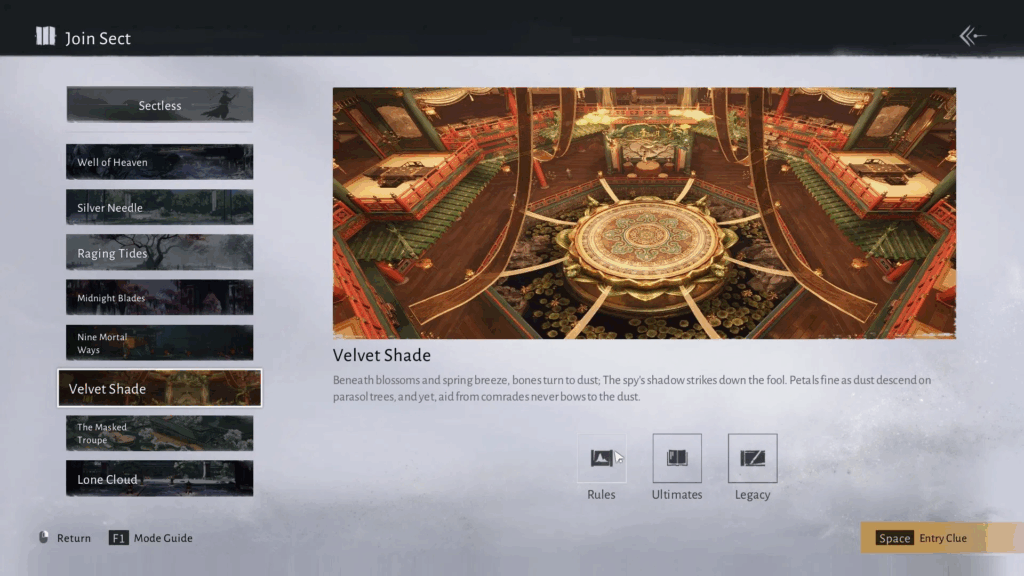
Task: Click Return at the bottom left
Action: pyautogui.click(x=65, y=538)
